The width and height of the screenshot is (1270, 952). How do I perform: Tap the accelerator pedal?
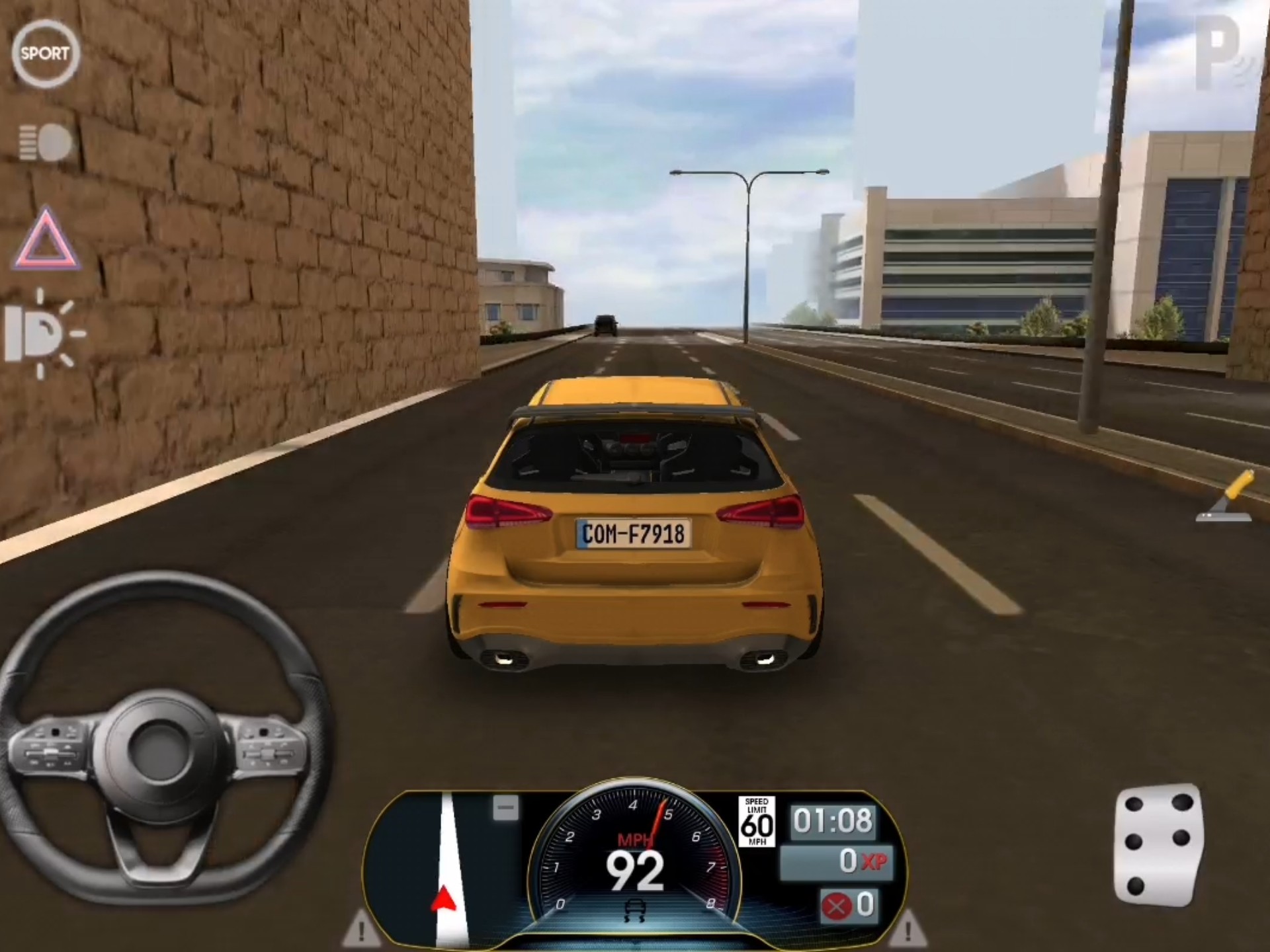click(x=1158, y=845)
